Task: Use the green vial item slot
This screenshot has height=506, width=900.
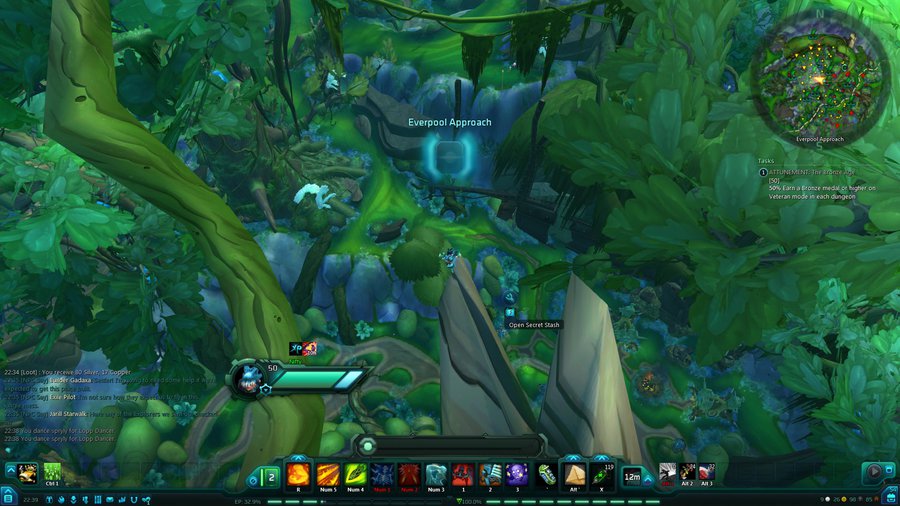Action: click(x=546, y=474)
